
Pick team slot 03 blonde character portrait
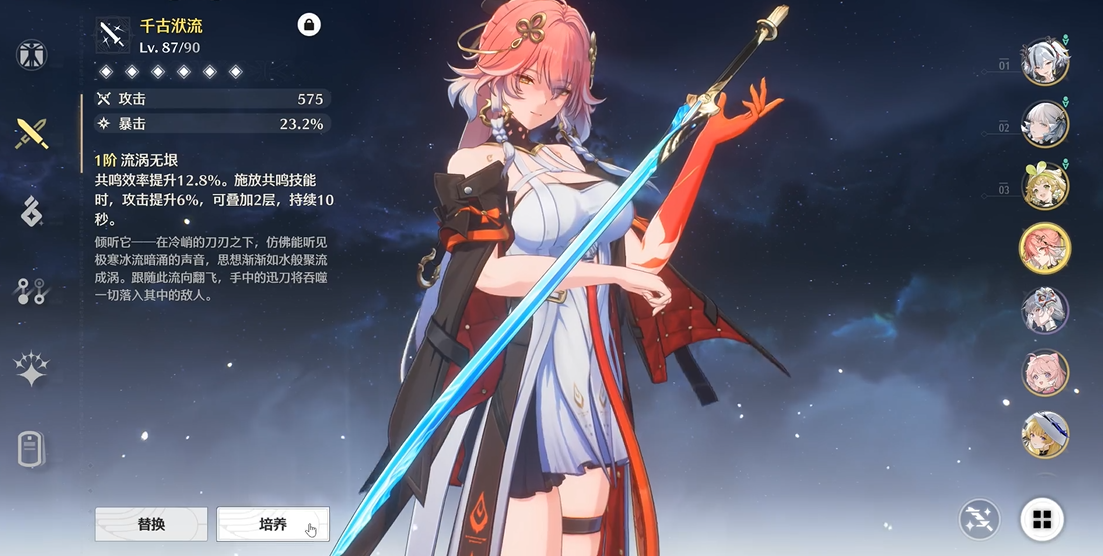pyautogui.click(x=1045, y=186)
